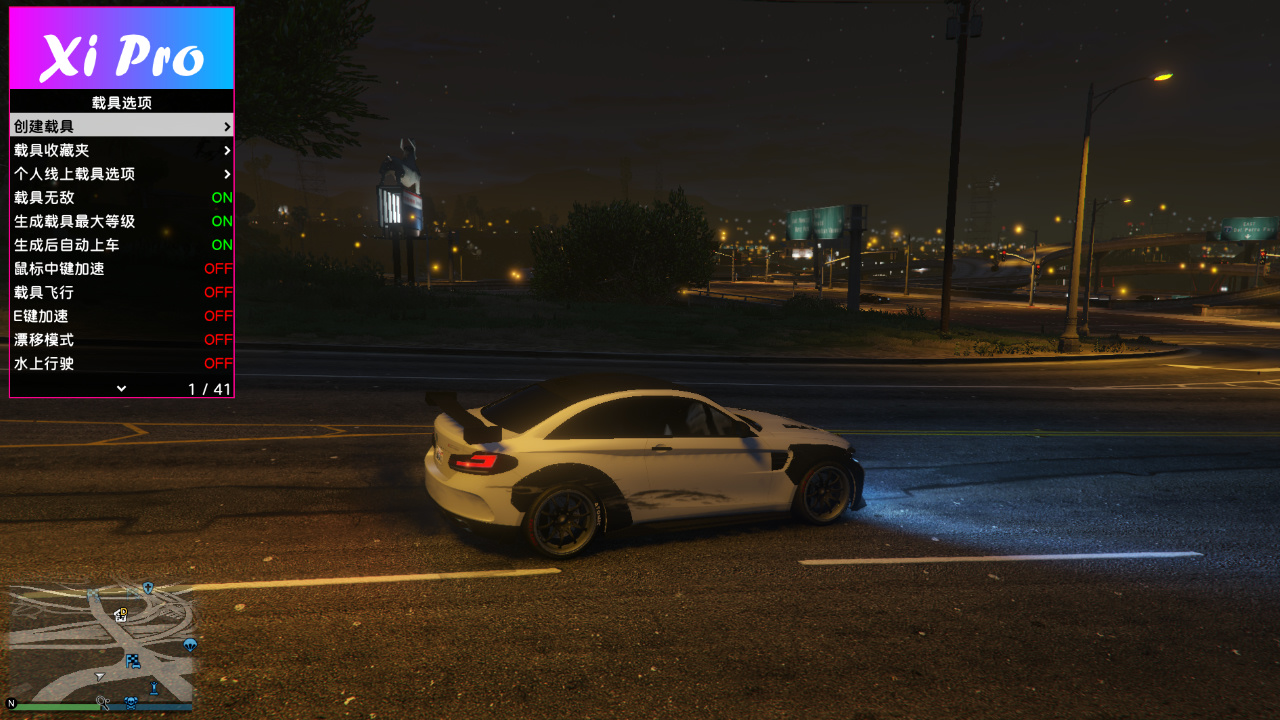1280x720 pixels.
Task: Click the down arrow below the menu list
Action: pyautogui.click(x=121, y=388)
